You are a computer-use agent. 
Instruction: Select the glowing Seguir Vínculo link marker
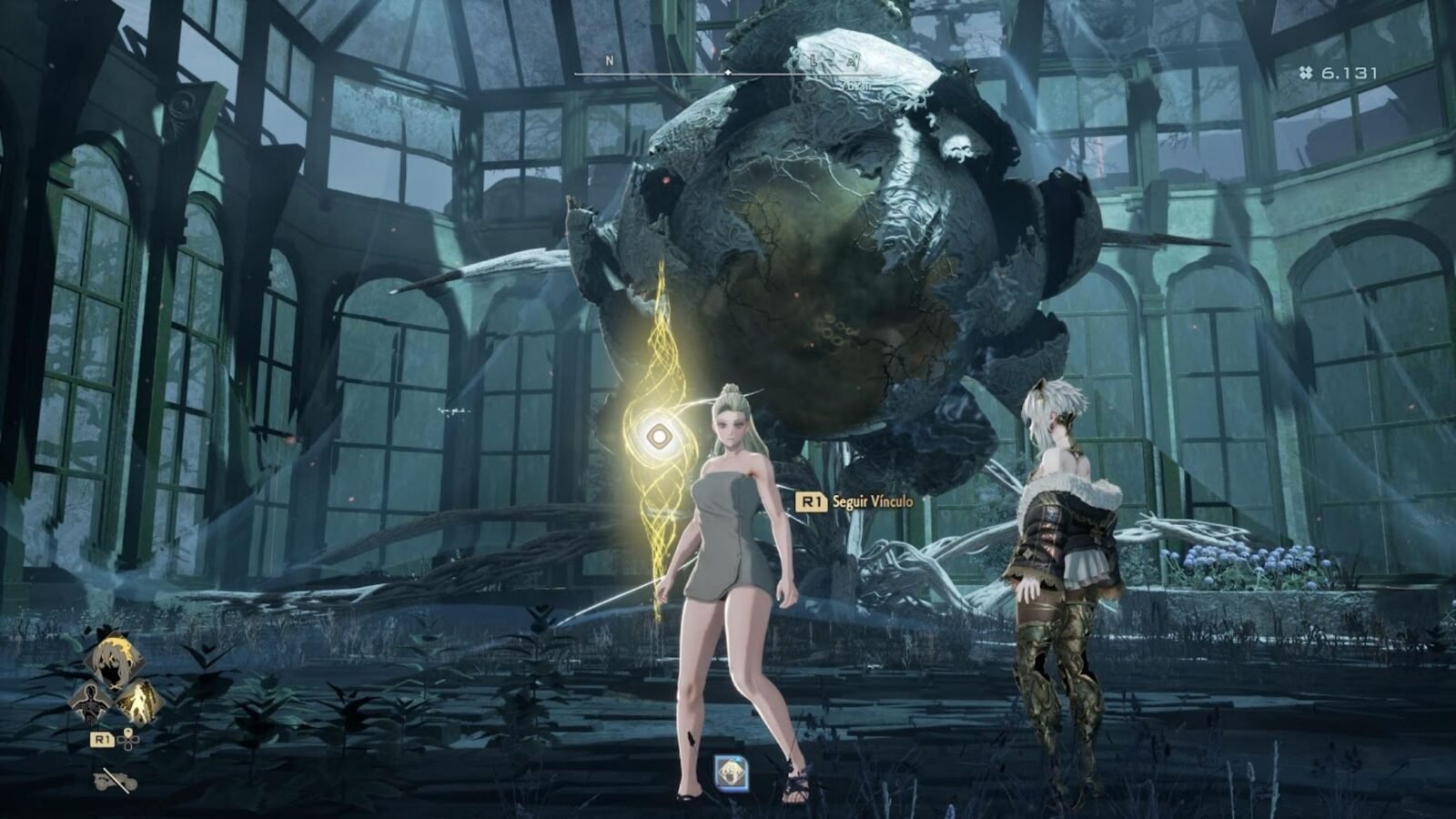point(658,437)
